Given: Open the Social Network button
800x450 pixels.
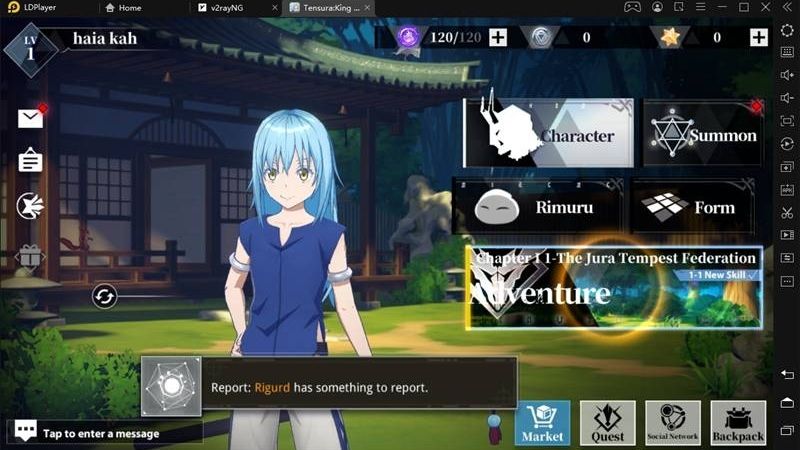Looking at the screenshot, I should coord(673,423).
